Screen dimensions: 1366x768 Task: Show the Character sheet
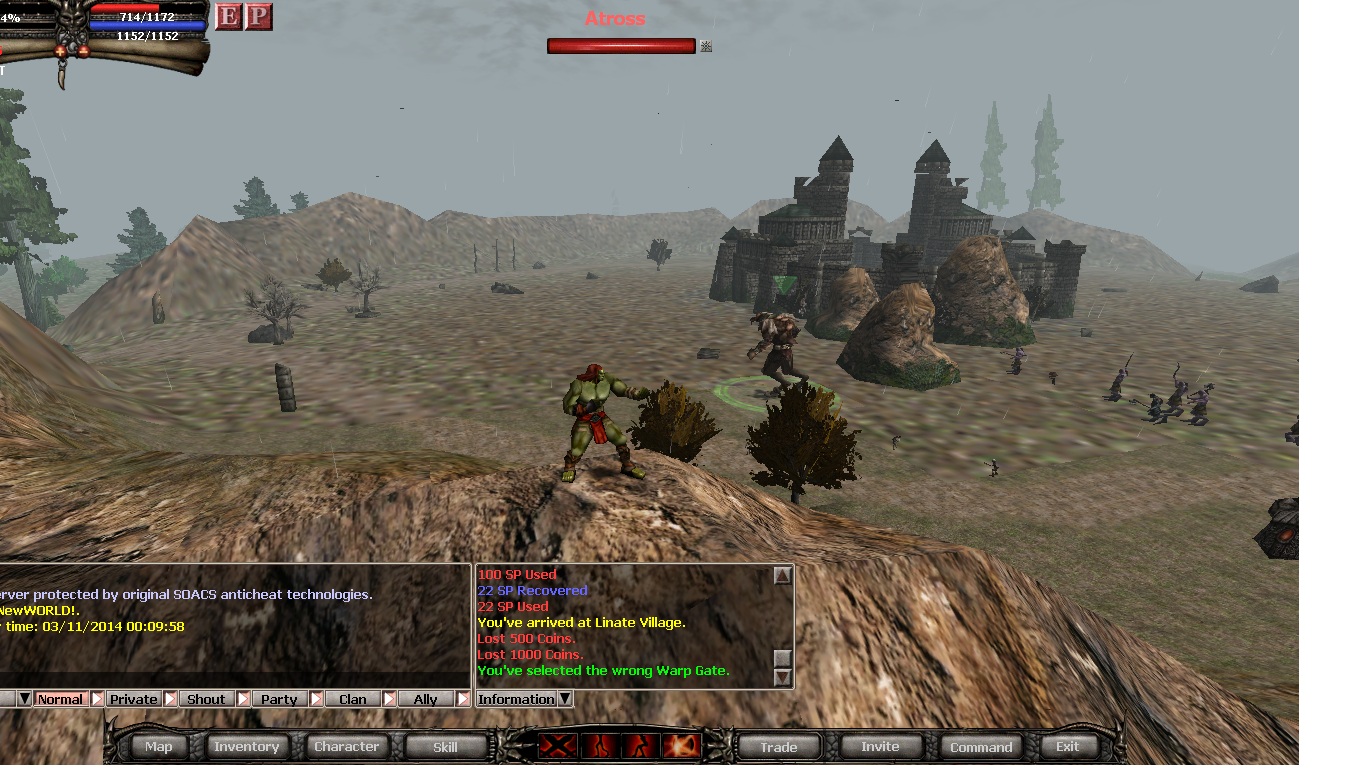click(x=346, y=746)
